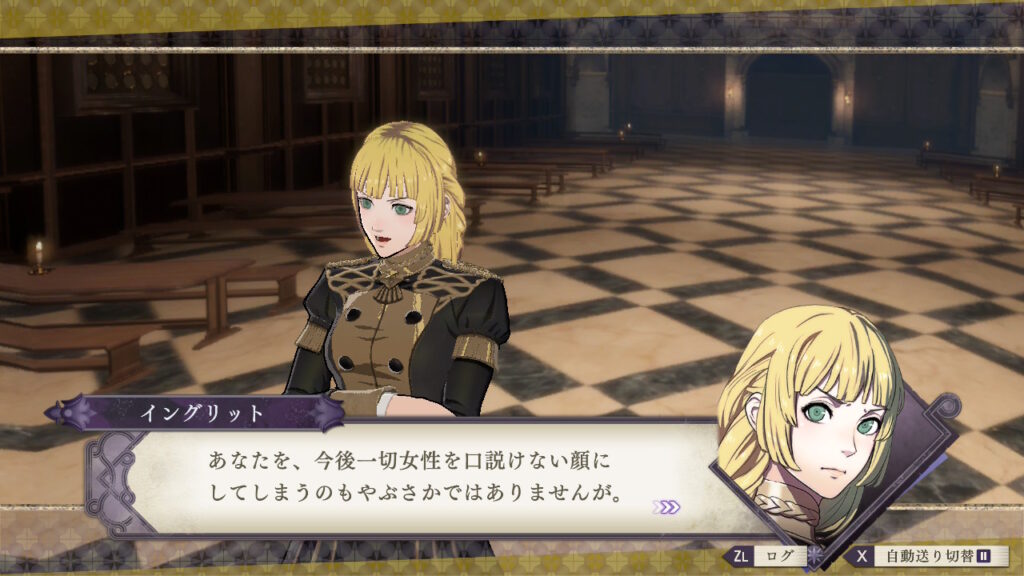
Task: Advance dialogue with the purple arrow indicator
Action: (666, 507)
